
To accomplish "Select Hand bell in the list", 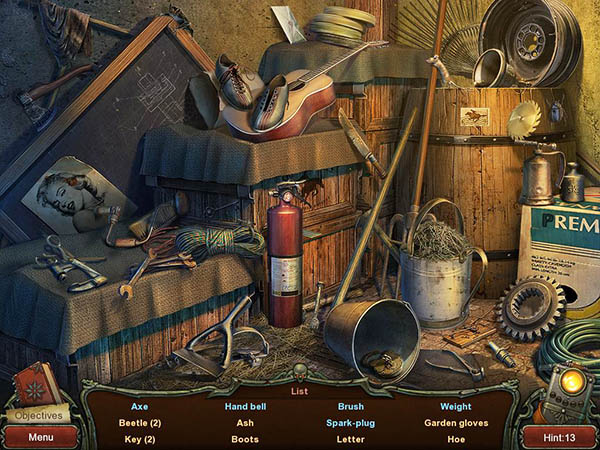I will pos(245,407).
